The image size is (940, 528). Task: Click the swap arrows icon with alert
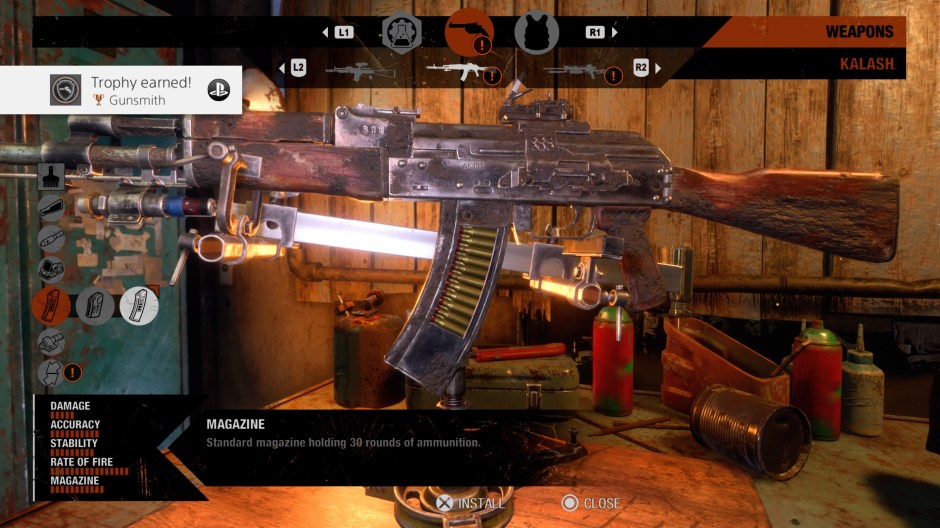(51, 373)
